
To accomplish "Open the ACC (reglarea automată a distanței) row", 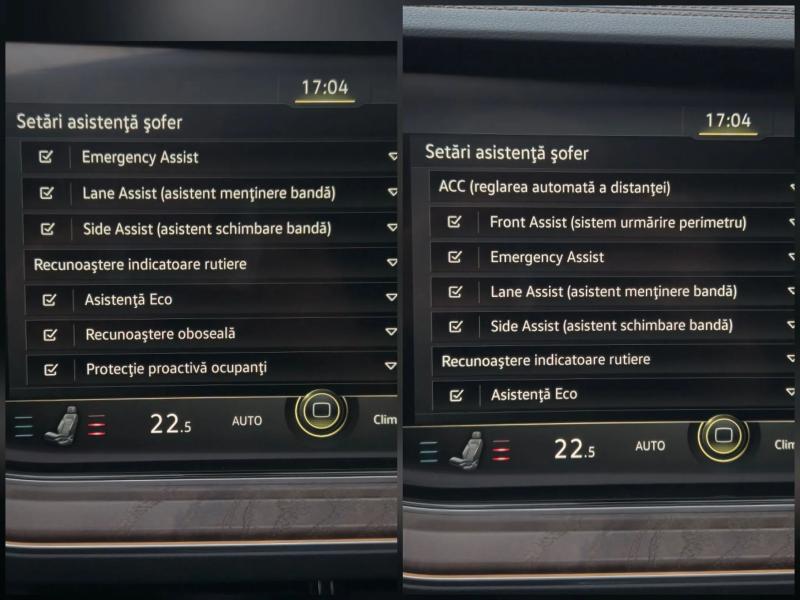I will tap(555, 187).
